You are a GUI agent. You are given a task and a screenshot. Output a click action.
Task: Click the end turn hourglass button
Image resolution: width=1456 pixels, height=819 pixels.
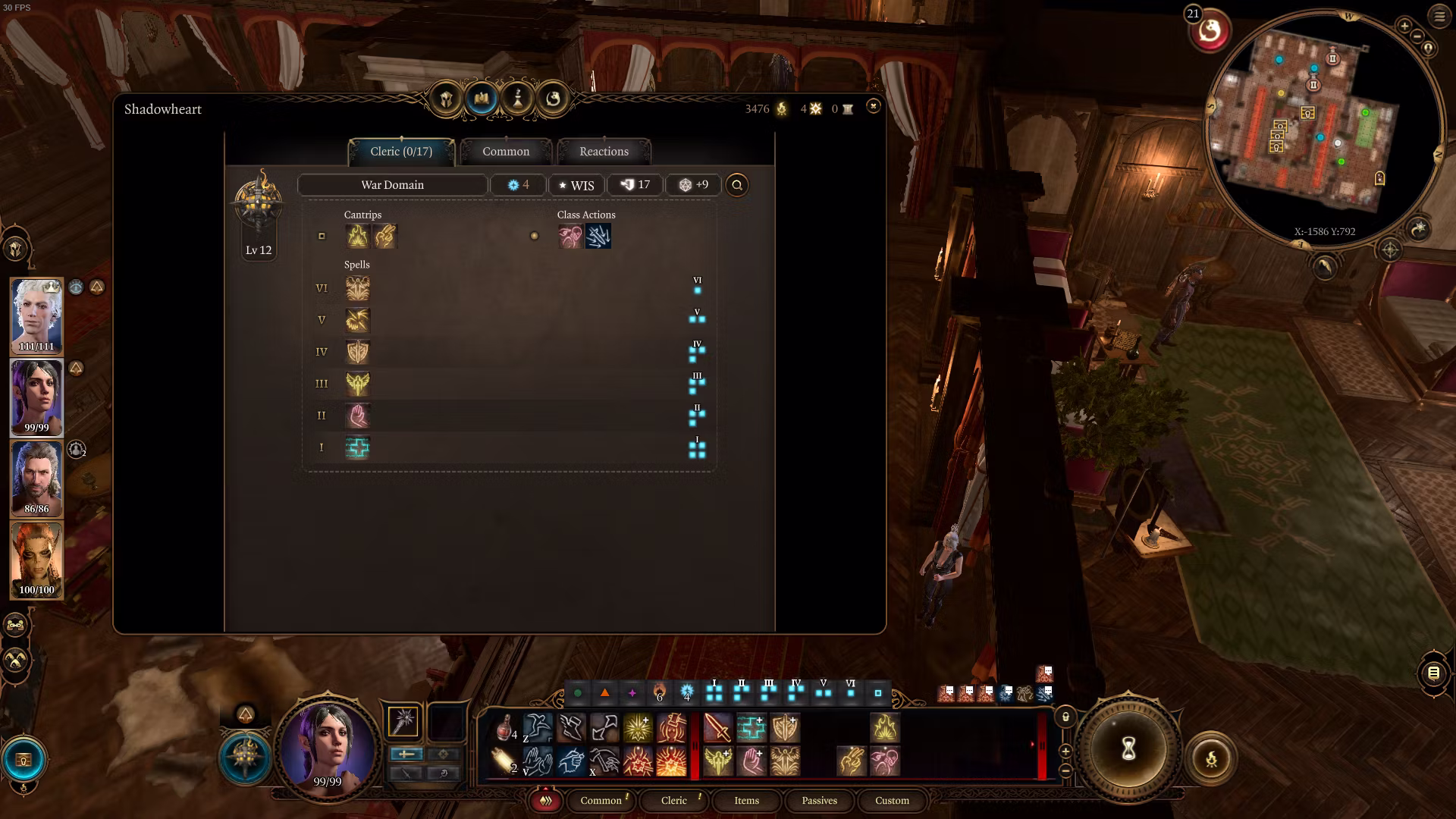click(1128, 749)
